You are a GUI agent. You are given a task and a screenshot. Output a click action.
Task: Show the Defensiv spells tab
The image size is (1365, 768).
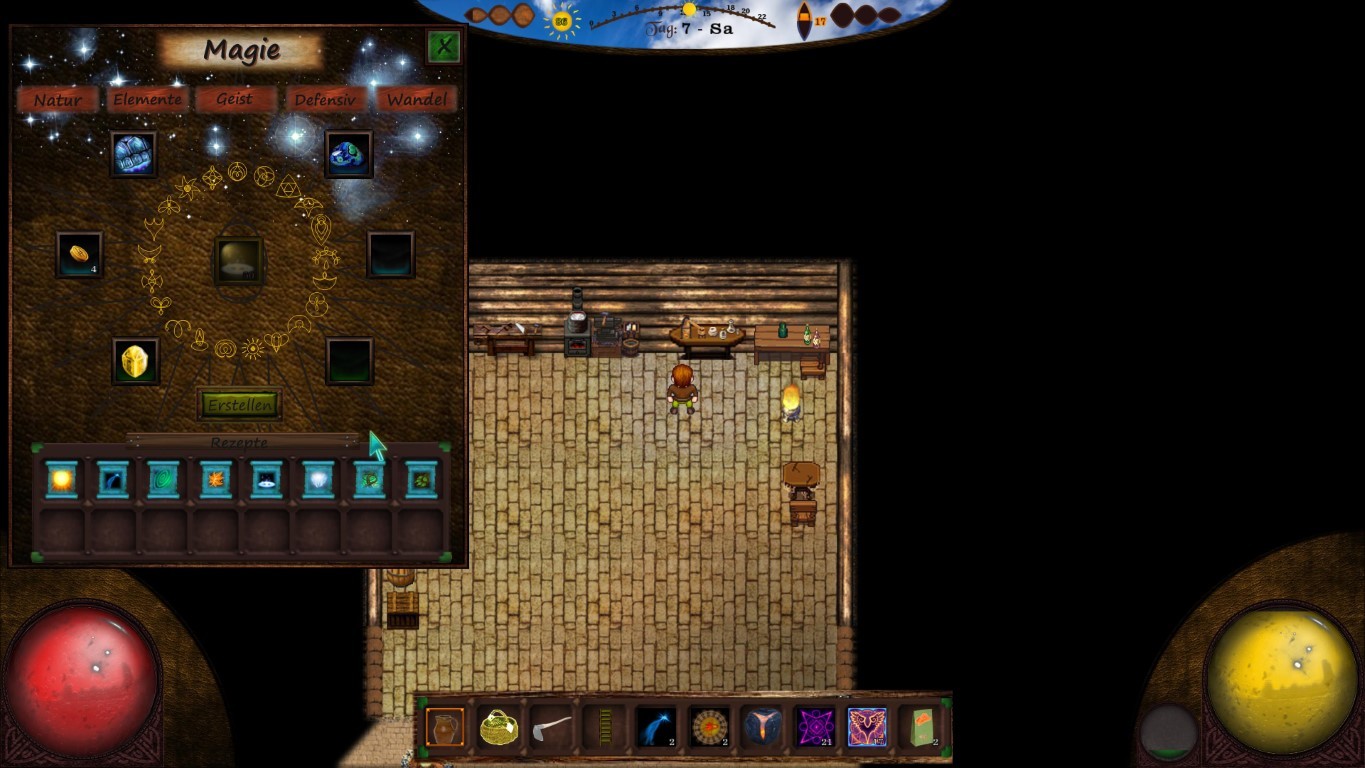click(x=325, y=99)
